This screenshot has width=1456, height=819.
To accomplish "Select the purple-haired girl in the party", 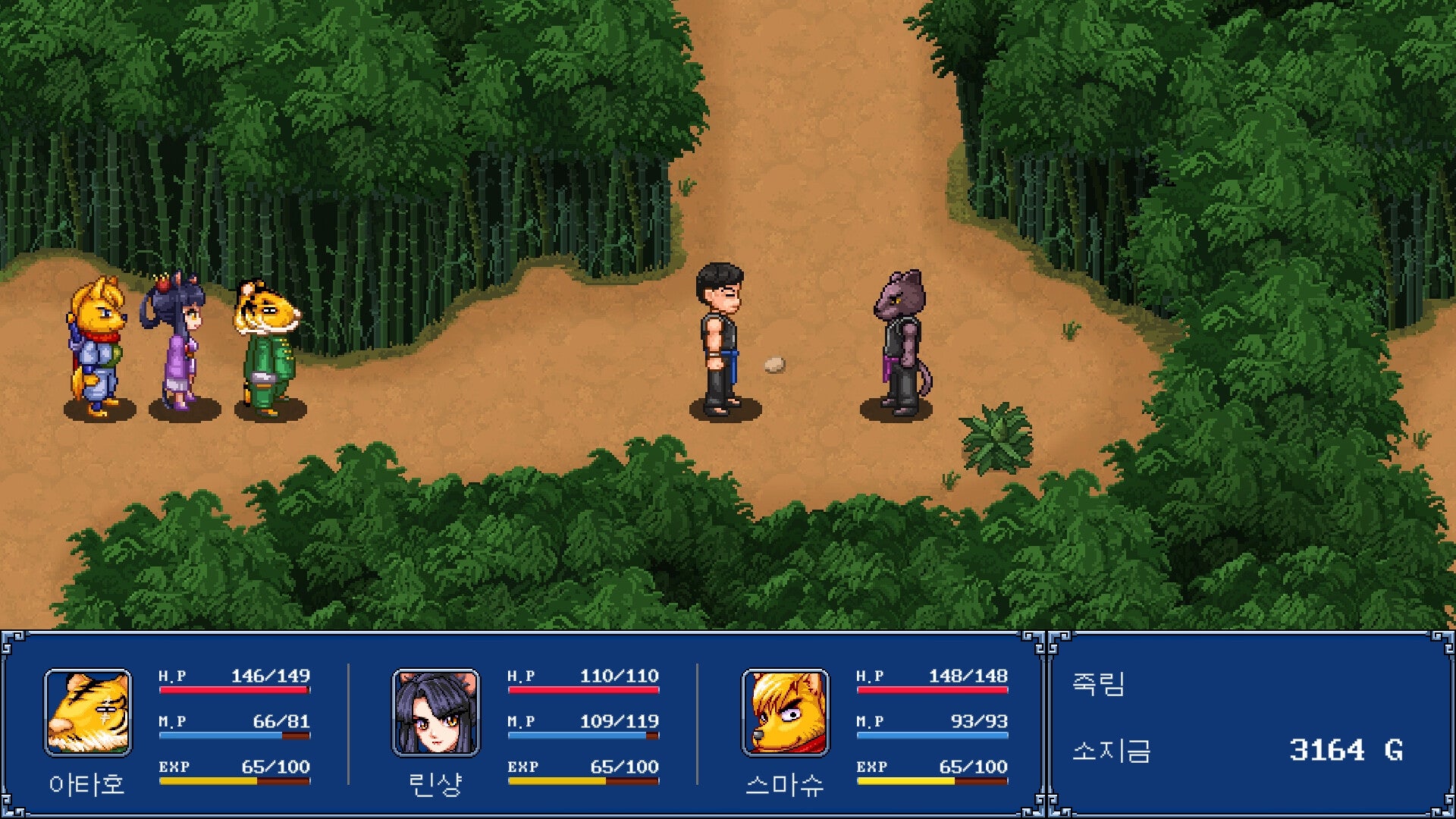I will [176, 341].
